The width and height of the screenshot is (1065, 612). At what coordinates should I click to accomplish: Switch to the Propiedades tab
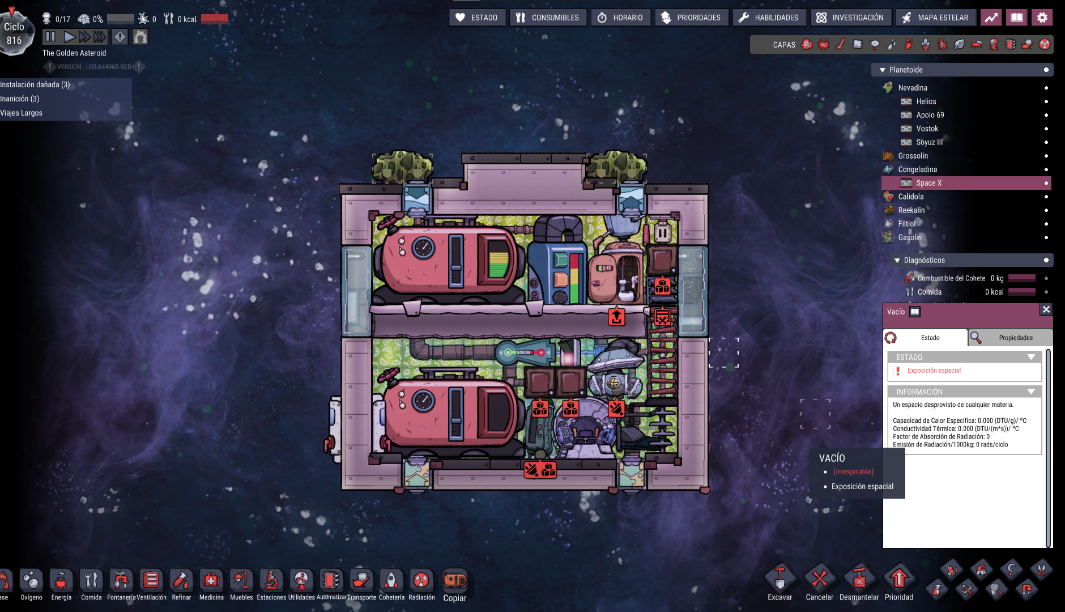coord(1010,338)
